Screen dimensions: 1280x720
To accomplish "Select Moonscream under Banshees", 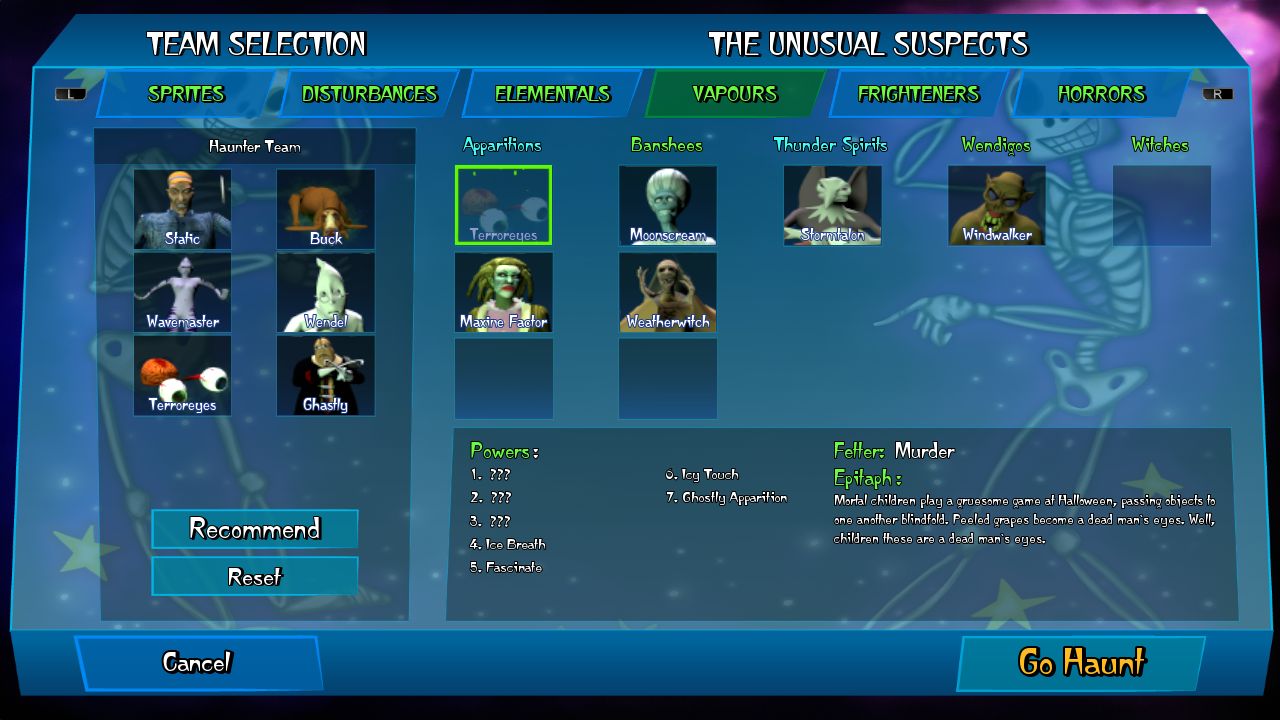I will coord(667,205).
